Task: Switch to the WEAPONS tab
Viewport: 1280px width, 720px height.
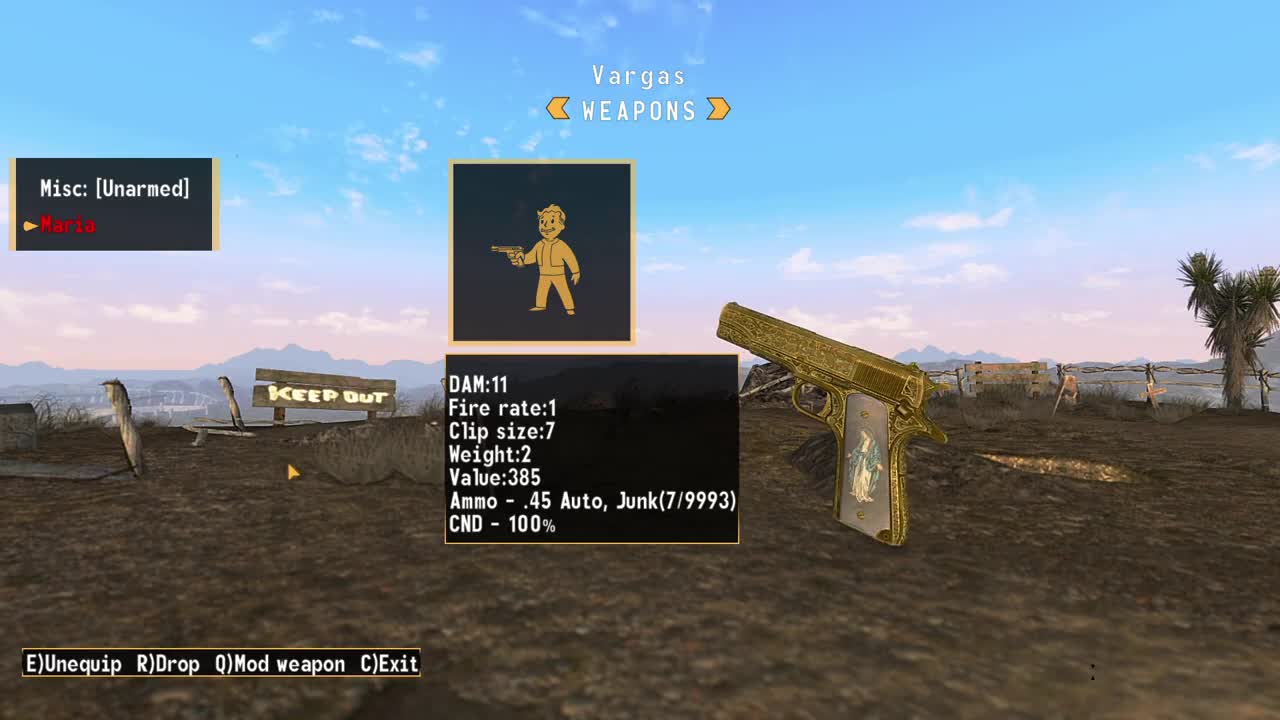Action: tap(640, 110)
